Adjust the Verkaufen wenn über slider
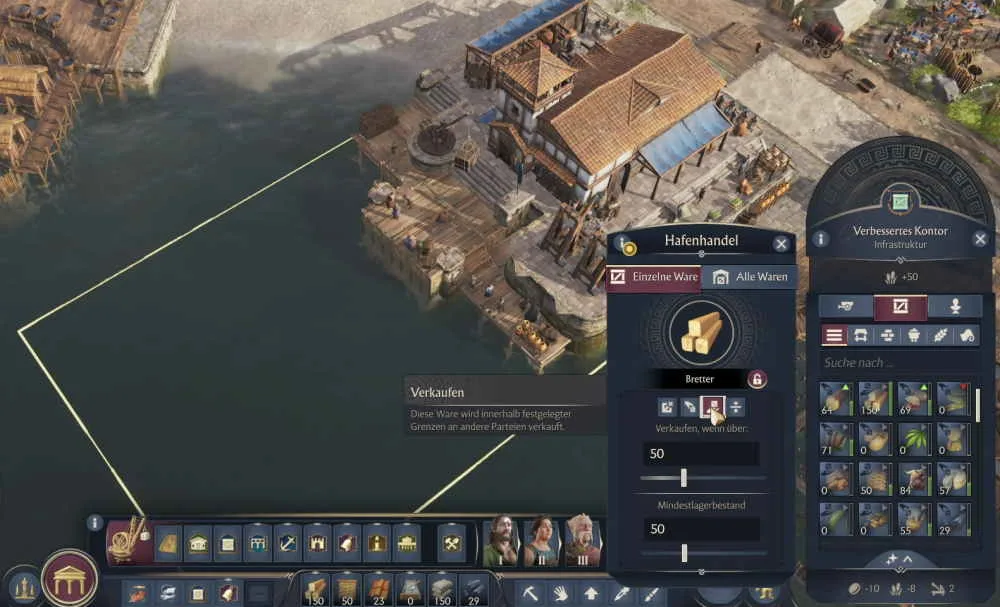 pos(684,478)
